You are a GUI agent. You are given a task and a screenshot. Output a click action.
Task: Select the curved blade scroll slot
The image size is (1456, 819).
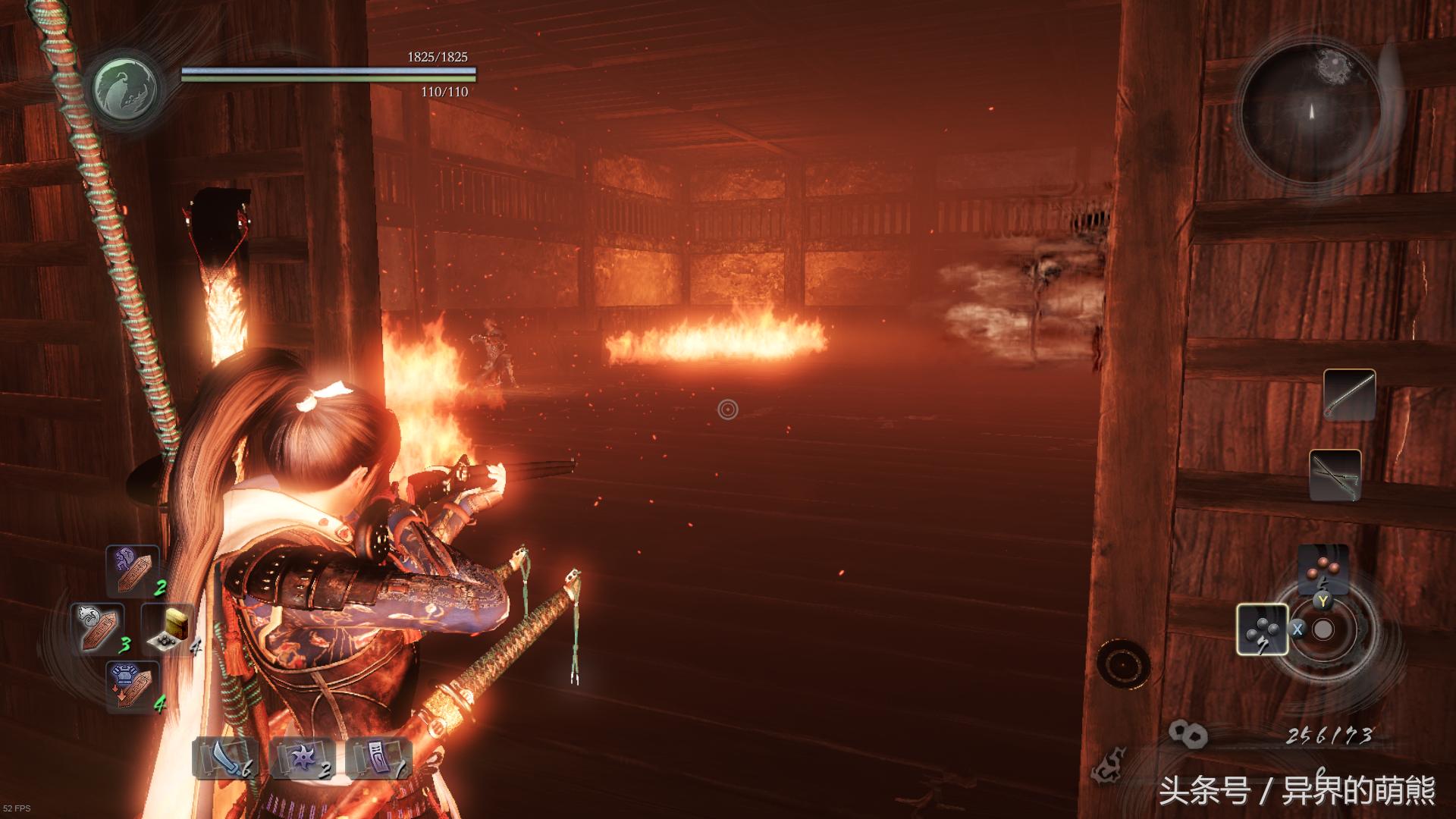225,758
